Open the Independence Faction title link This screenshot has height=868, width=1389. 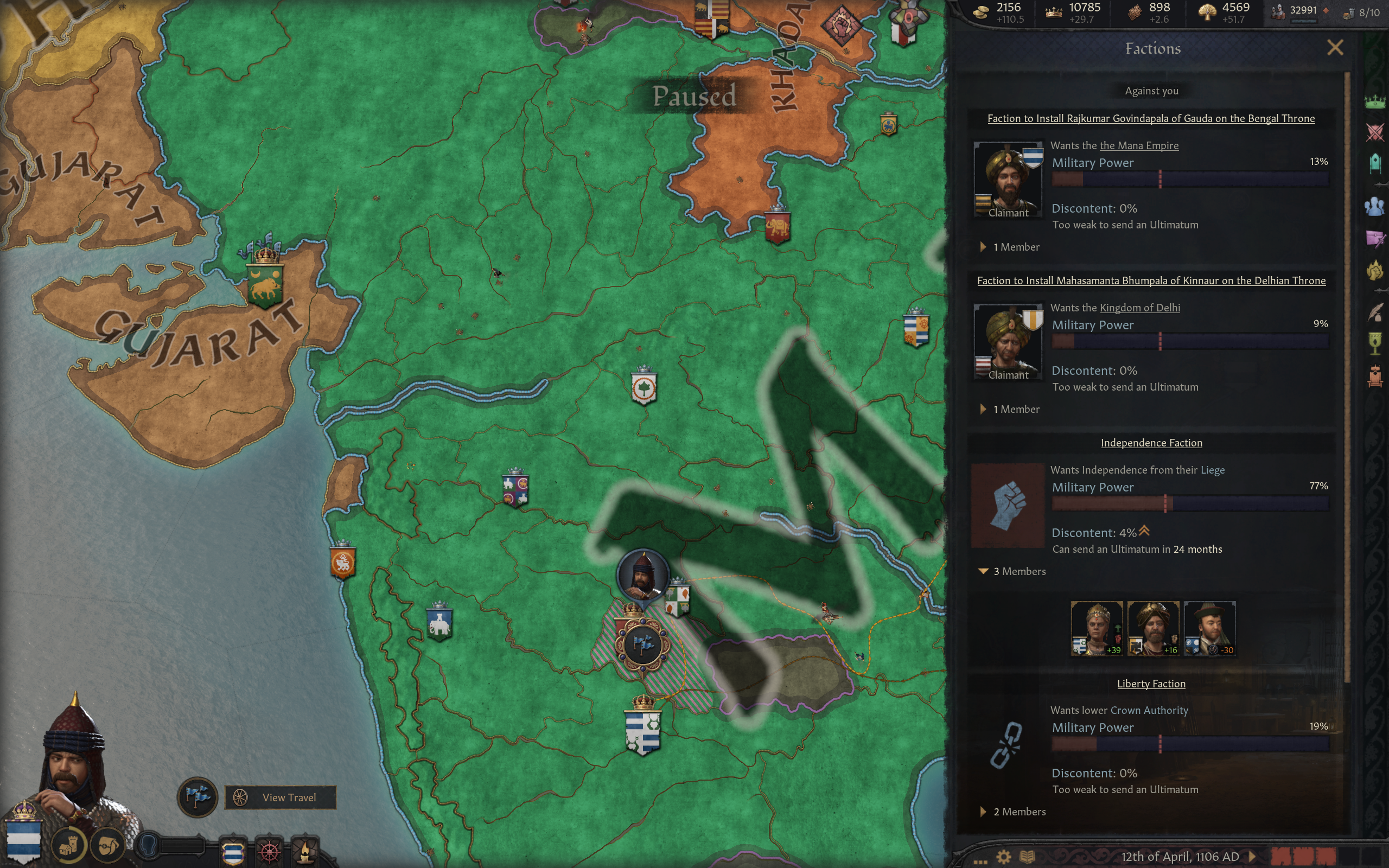[1151, 443]
